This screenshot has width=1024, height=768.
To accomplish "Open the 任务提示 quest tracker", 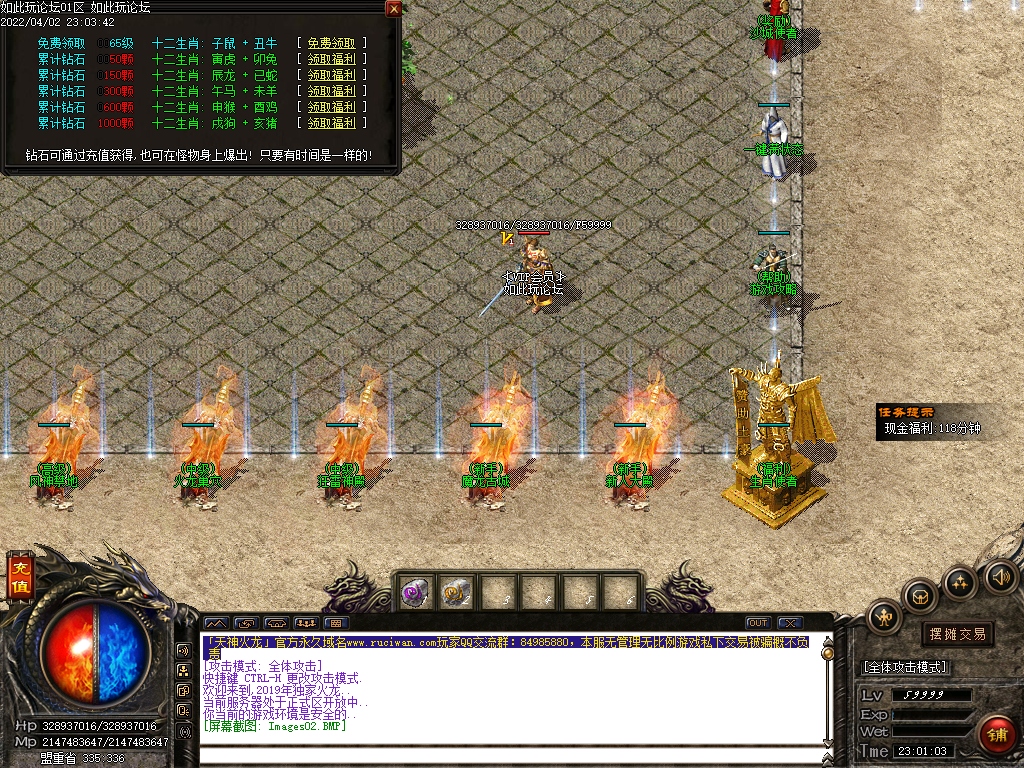I will pyautogui.click(x=906, y=412).
